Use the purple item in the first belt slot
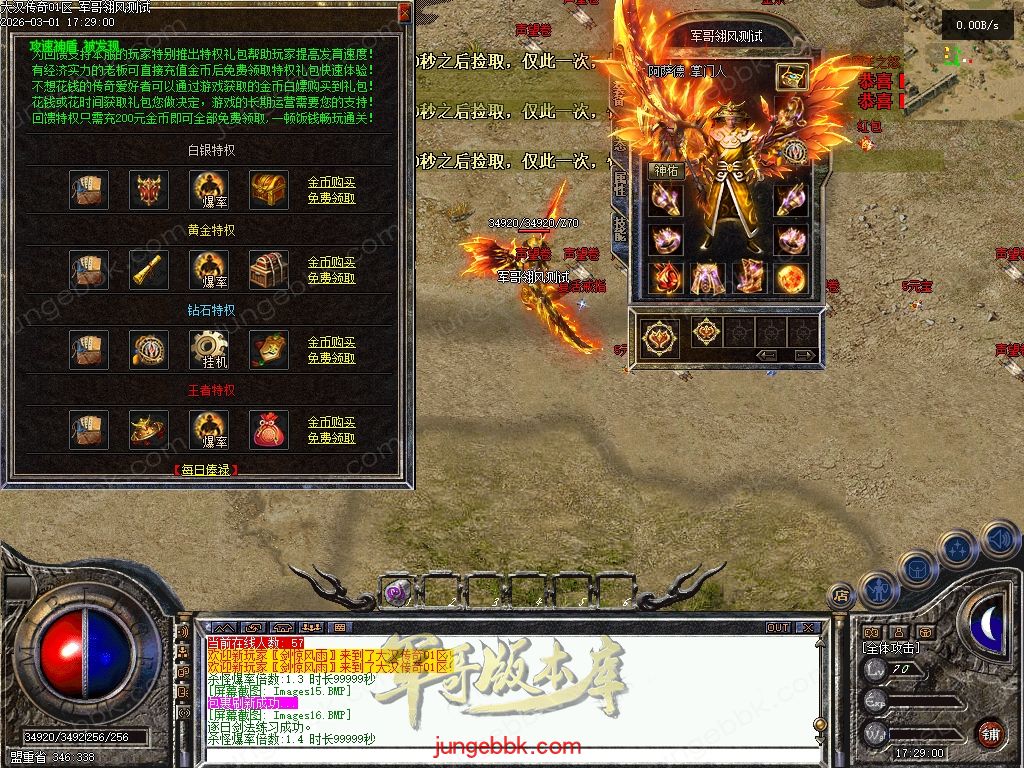1024x768 pixels. pyautogui.click(x=396, y=592)
